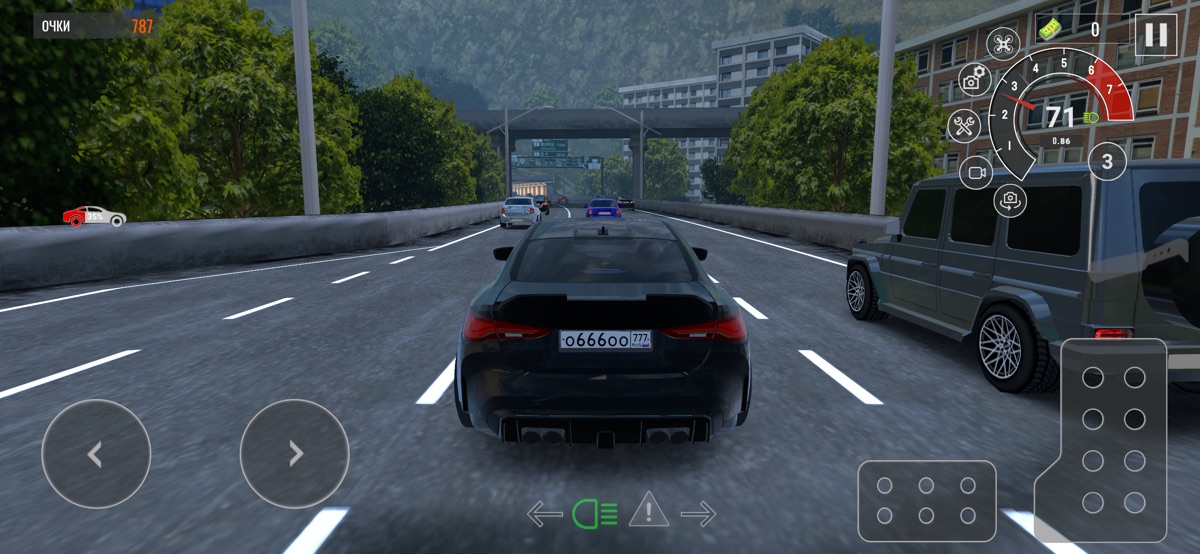Pause the game
Image resolution: width=1200 pixels, height=554 pixels.
[1156, 35]
